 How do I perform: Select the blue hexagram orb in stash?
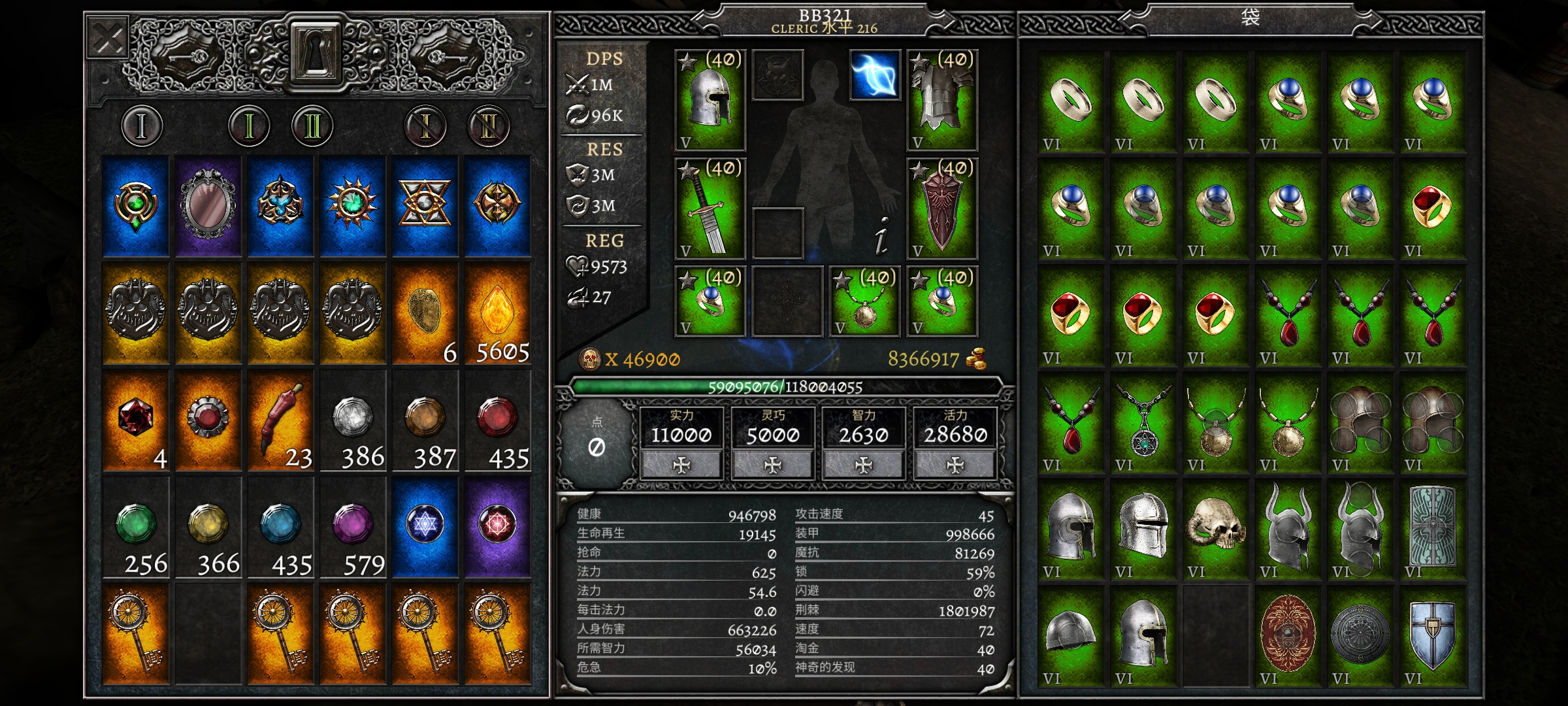[425, 527]
